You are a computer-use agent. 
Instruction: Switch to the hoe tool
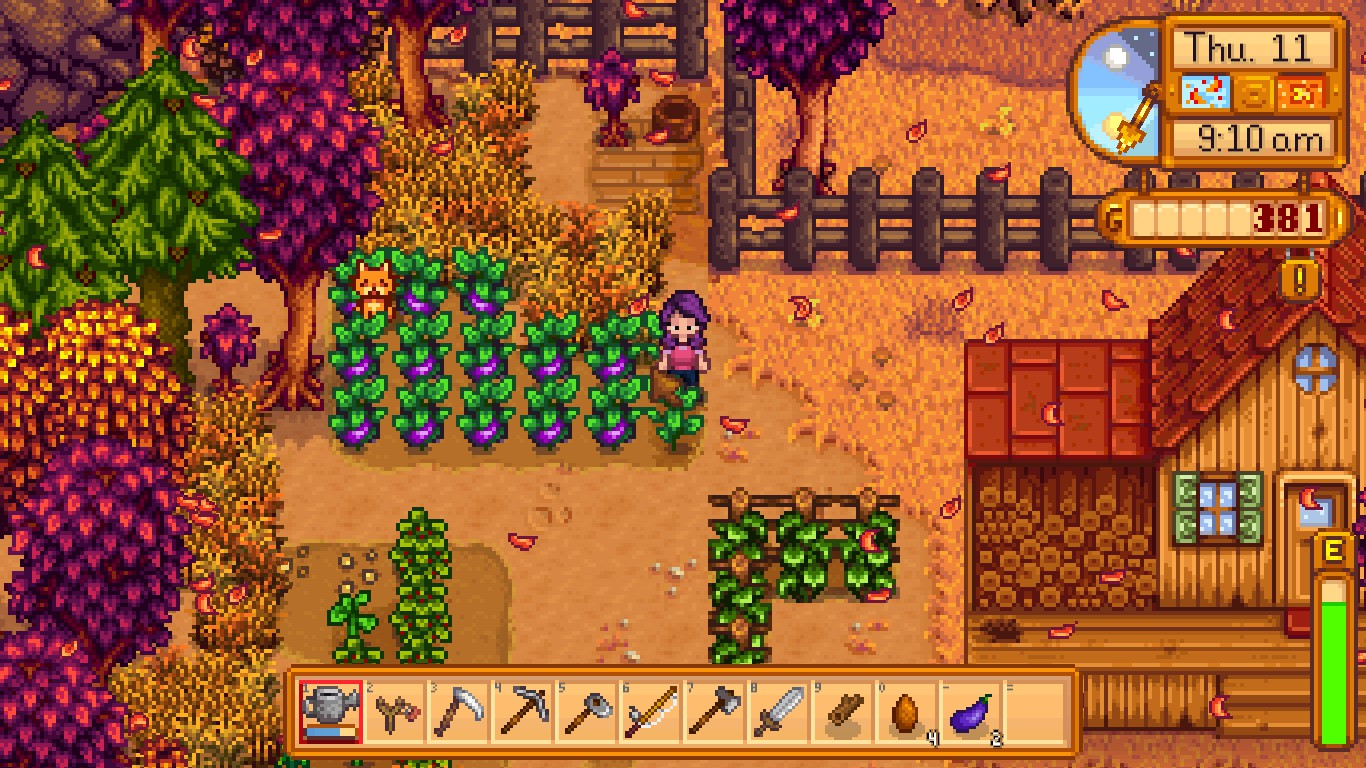[587, 711]
